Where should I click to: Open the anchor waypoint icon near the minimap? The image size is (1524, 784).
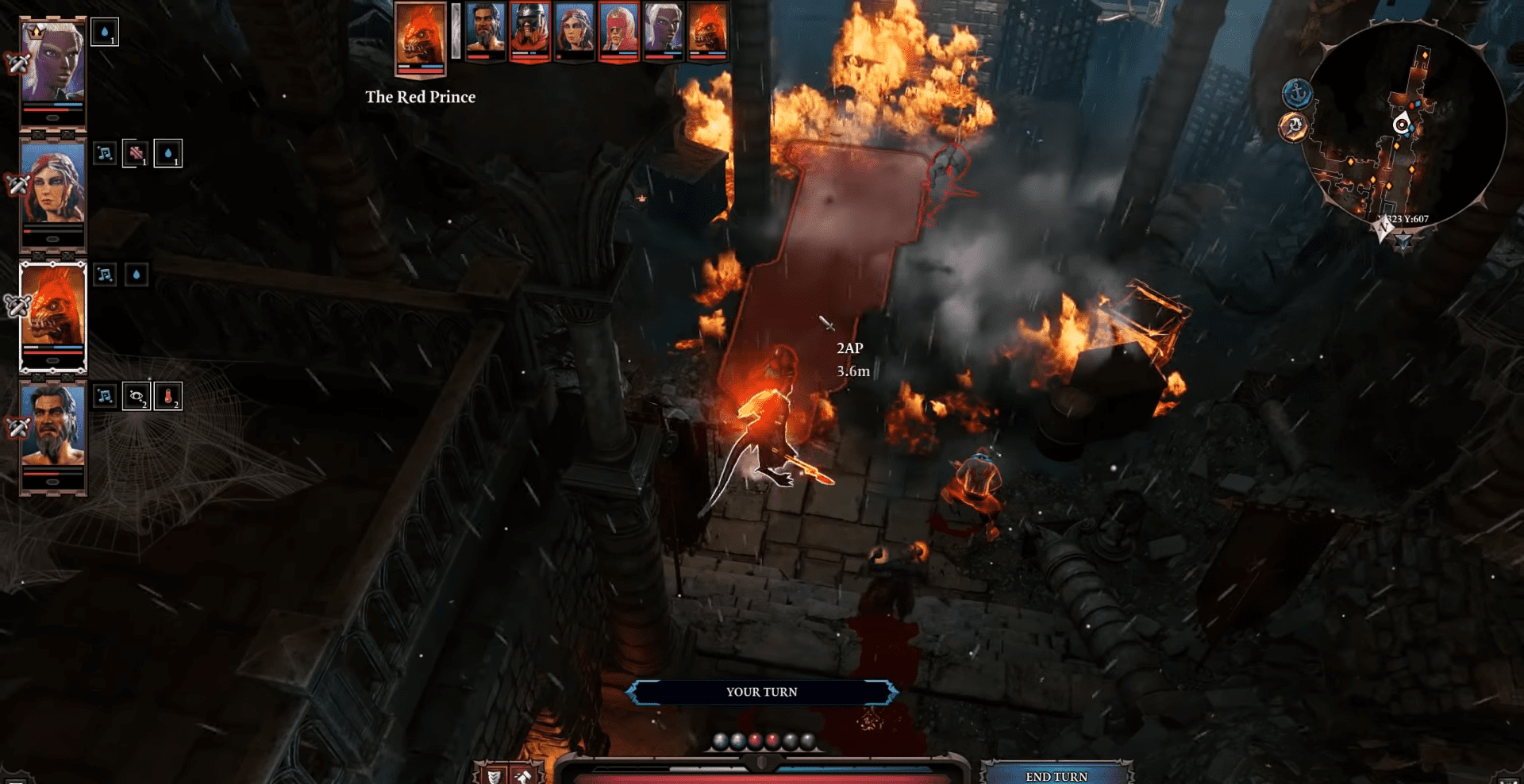(1298, 93)
